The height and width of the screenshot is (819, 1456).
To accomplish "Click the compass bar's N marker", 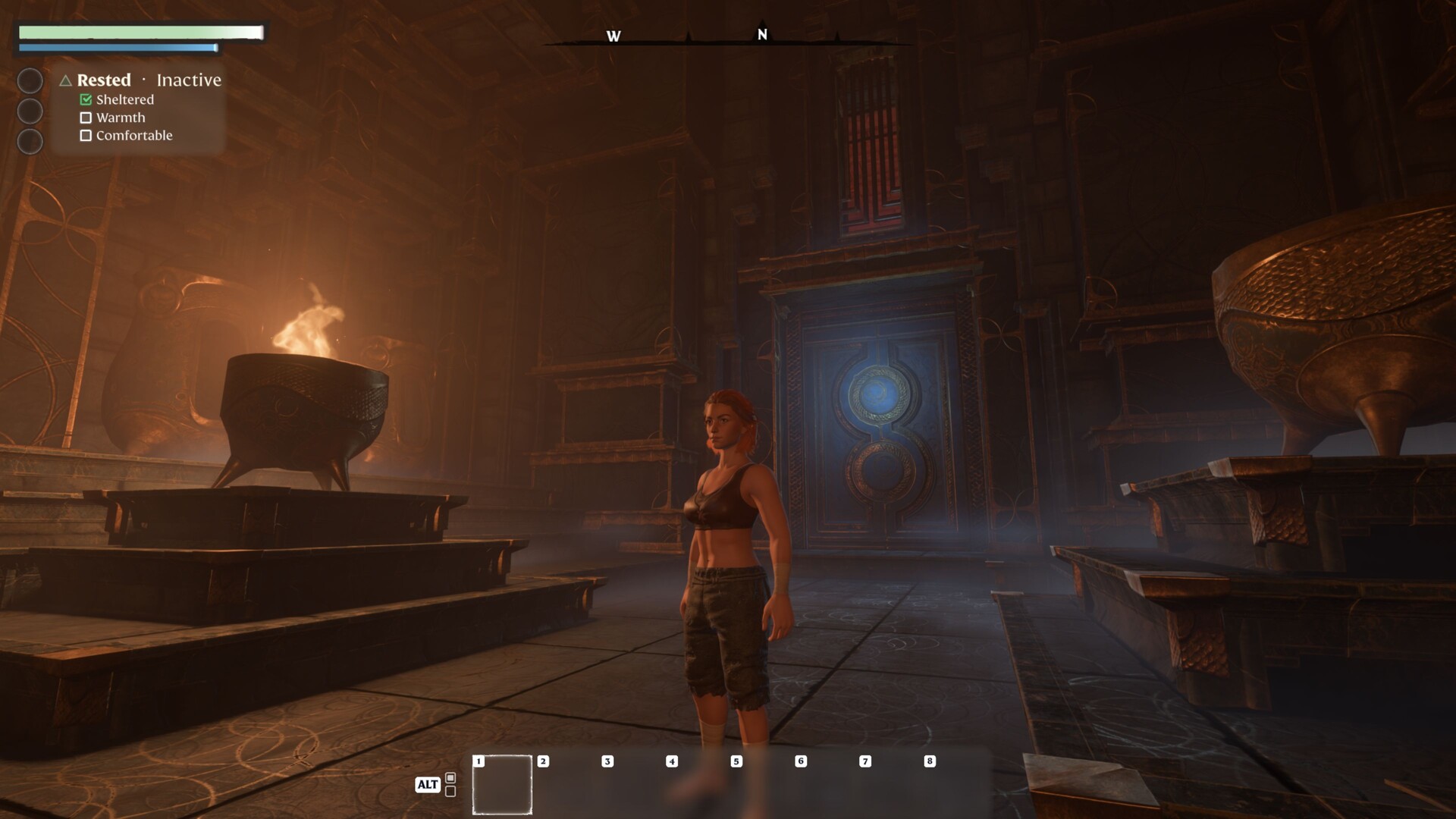I will (x=762, y=35).
